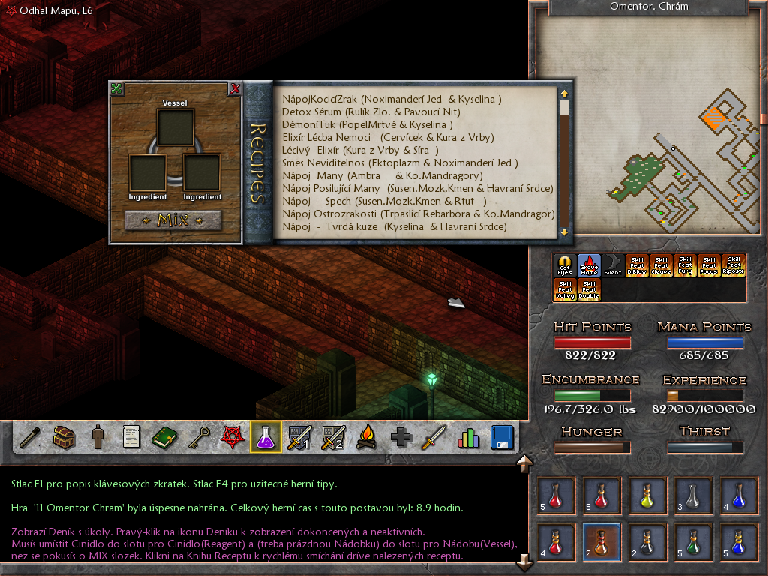Click the Mix button in alchemy panel
The image size is (768, 576).
(x=173, y=219)
